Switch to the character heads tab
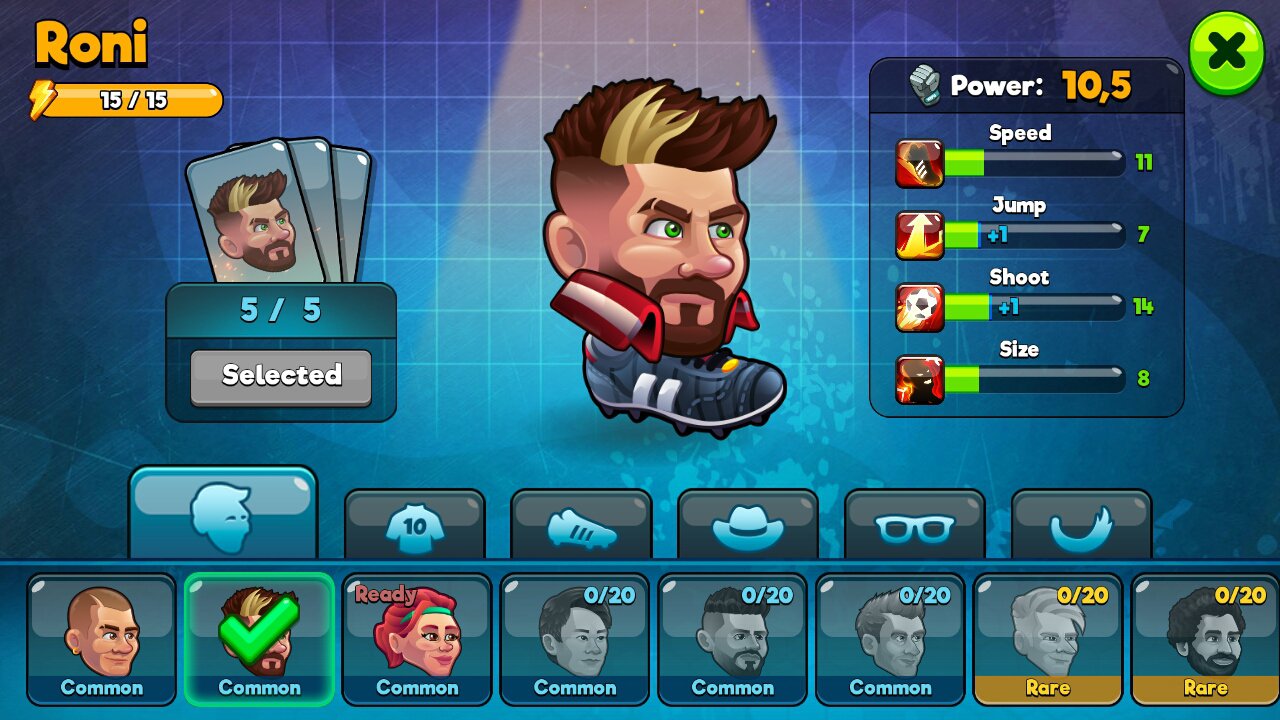 pyautogui.click(x=222, y=515)
